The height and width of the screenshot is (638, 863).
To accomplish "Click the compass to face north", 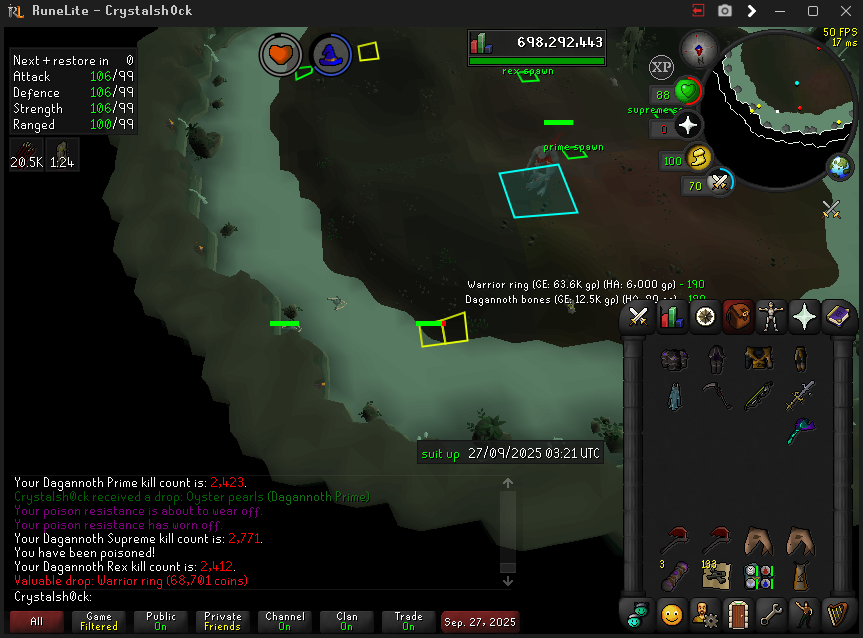I will 694,47.
